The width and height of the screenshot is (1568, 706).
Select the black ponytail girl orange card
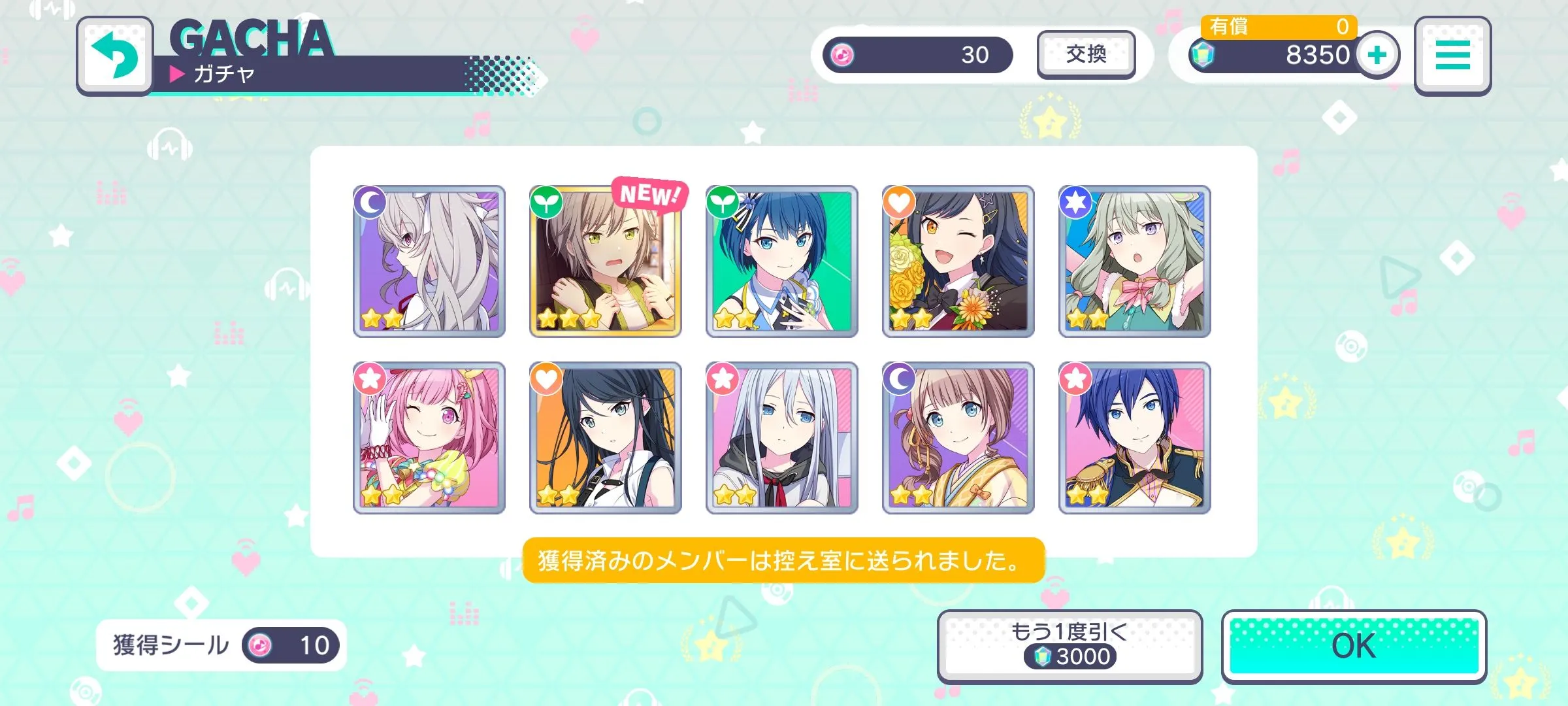[x=605, y=438]
